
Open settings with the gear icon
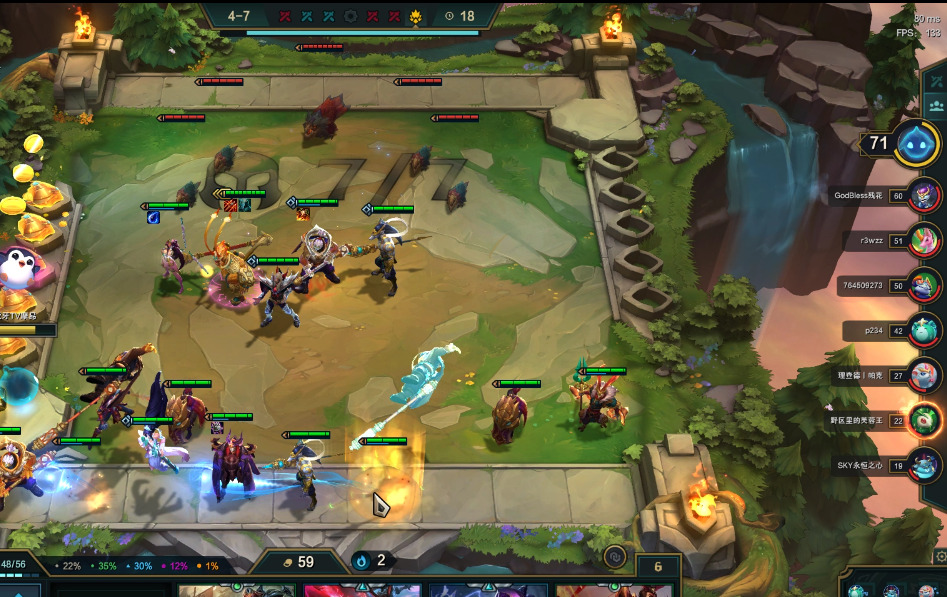(940, 556)
